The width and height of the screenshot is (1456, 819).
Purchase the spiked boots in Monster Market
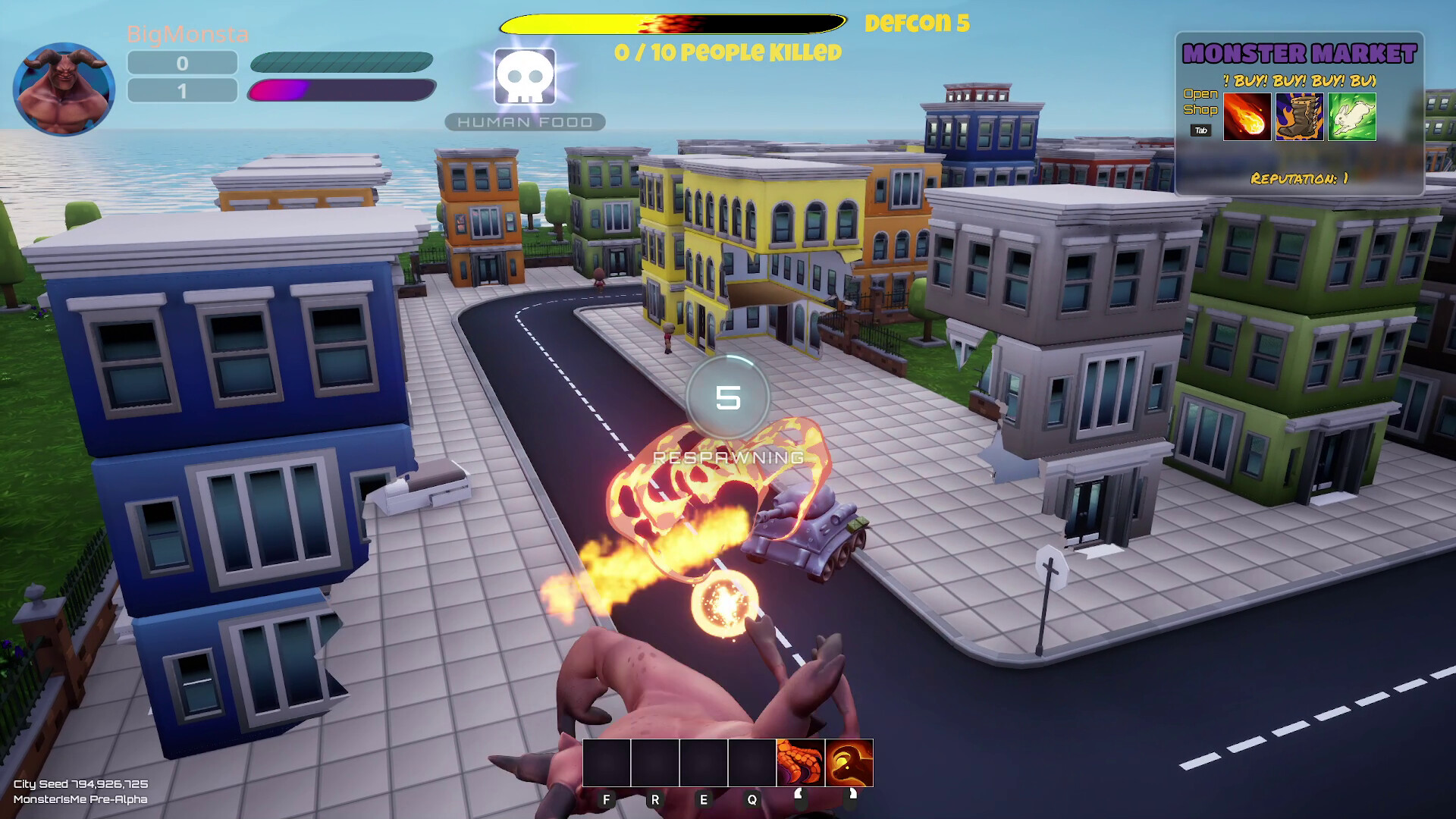[1298, 118]
